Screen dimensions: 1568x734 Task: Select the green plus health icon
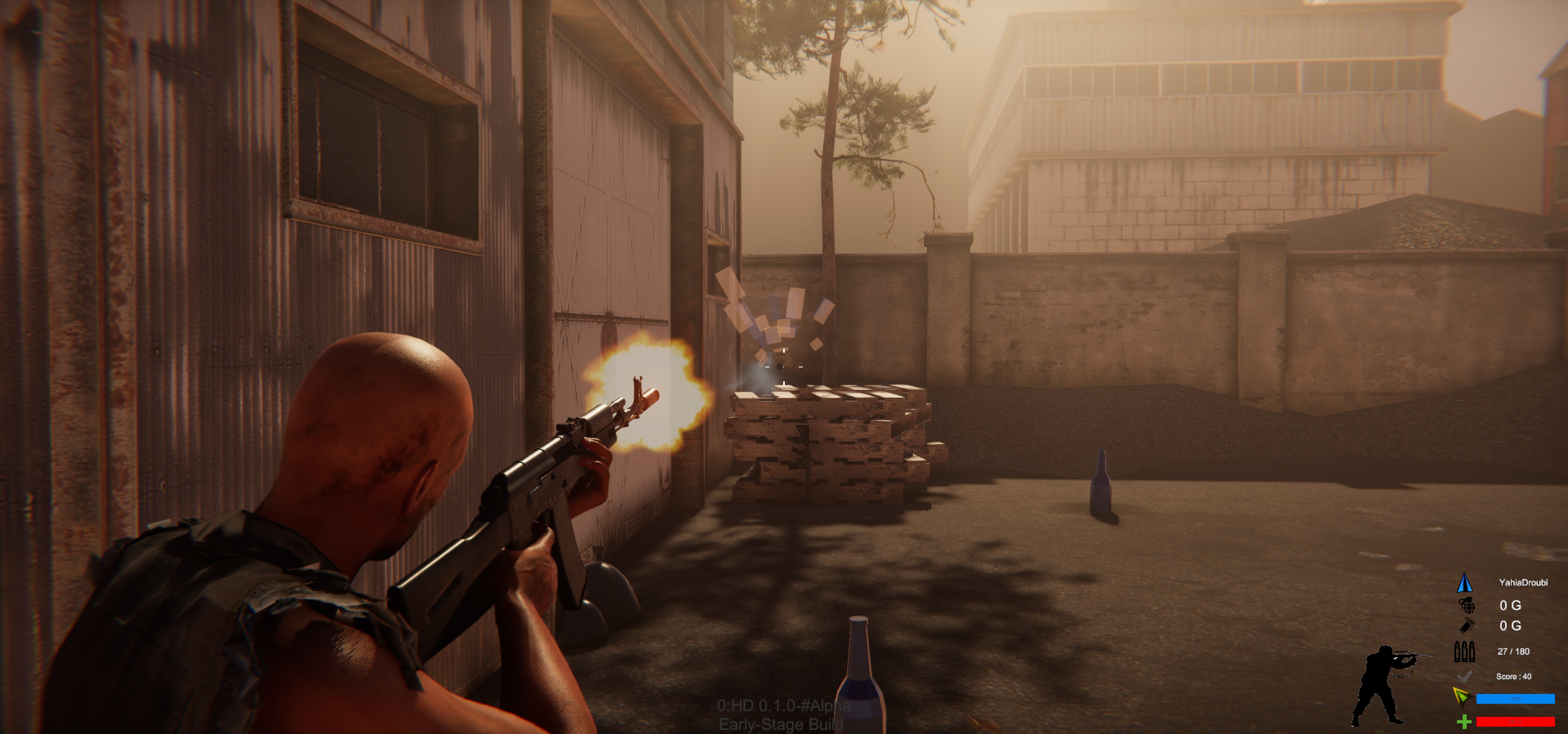[1464, 722]
